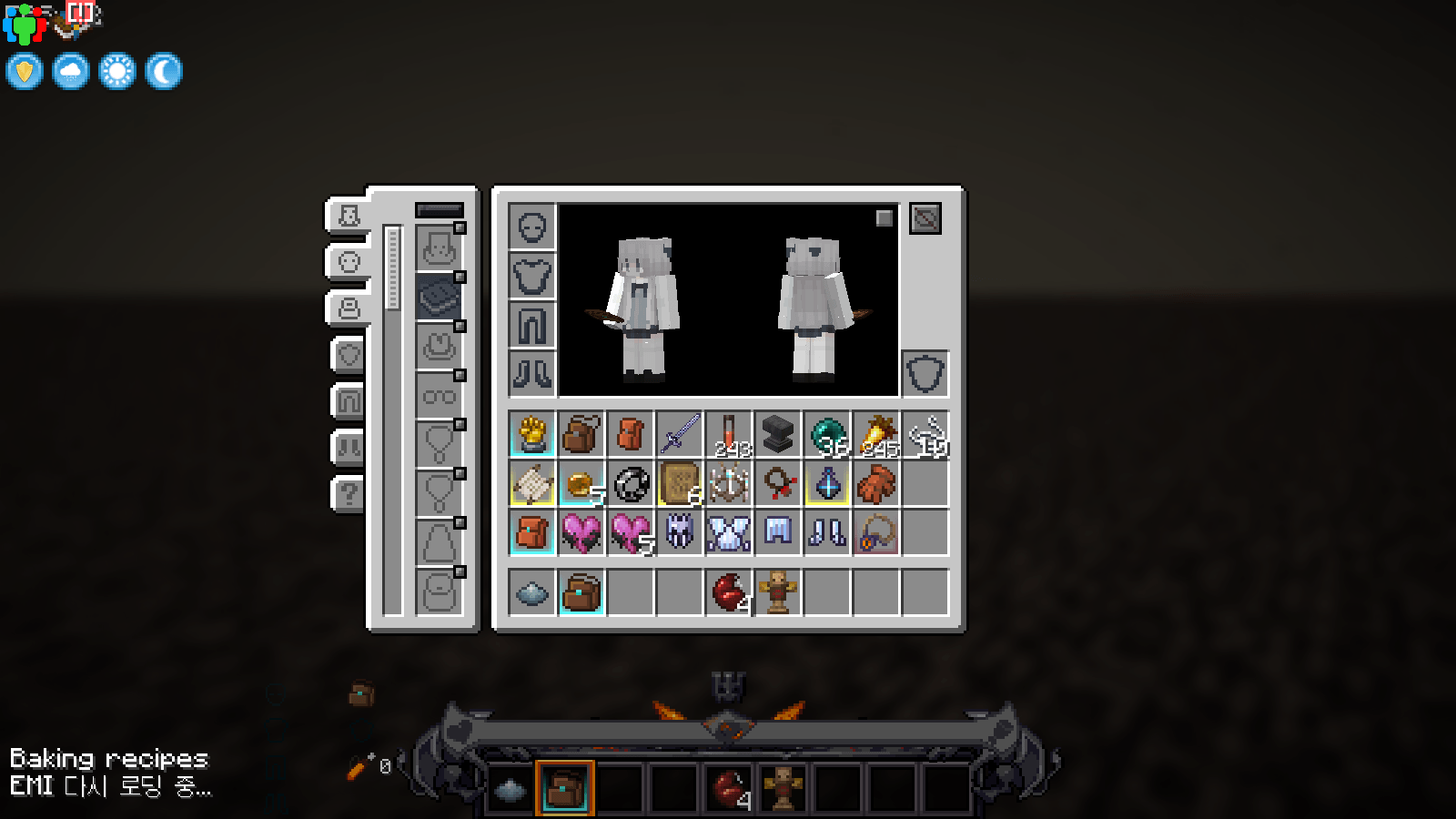This screenshot has width=1456, height=819.
Task: Select the stack of ender pearls
Action: [827, 435]
